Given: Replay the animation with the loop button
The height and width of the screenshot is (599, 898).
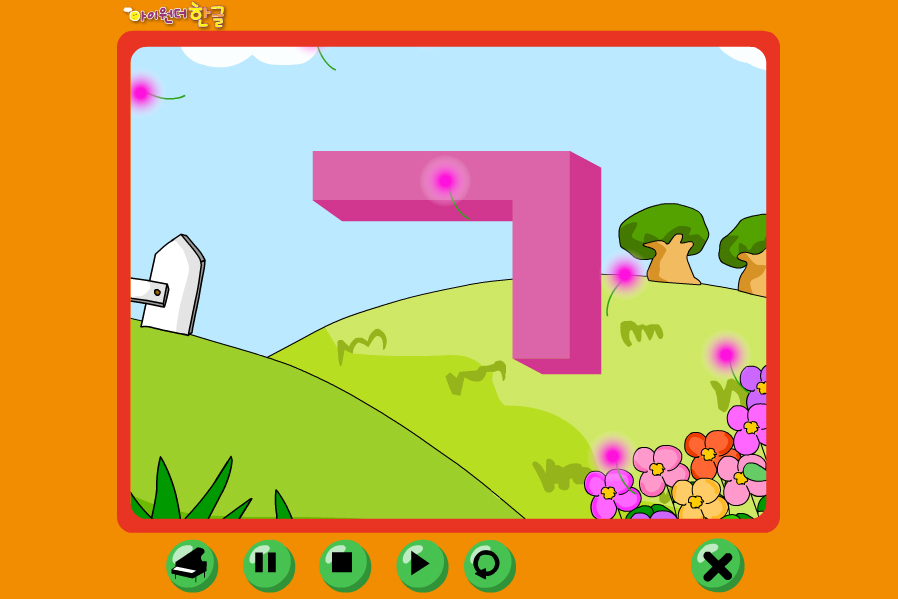Looking at the screenshot, I should coord(489,565).
